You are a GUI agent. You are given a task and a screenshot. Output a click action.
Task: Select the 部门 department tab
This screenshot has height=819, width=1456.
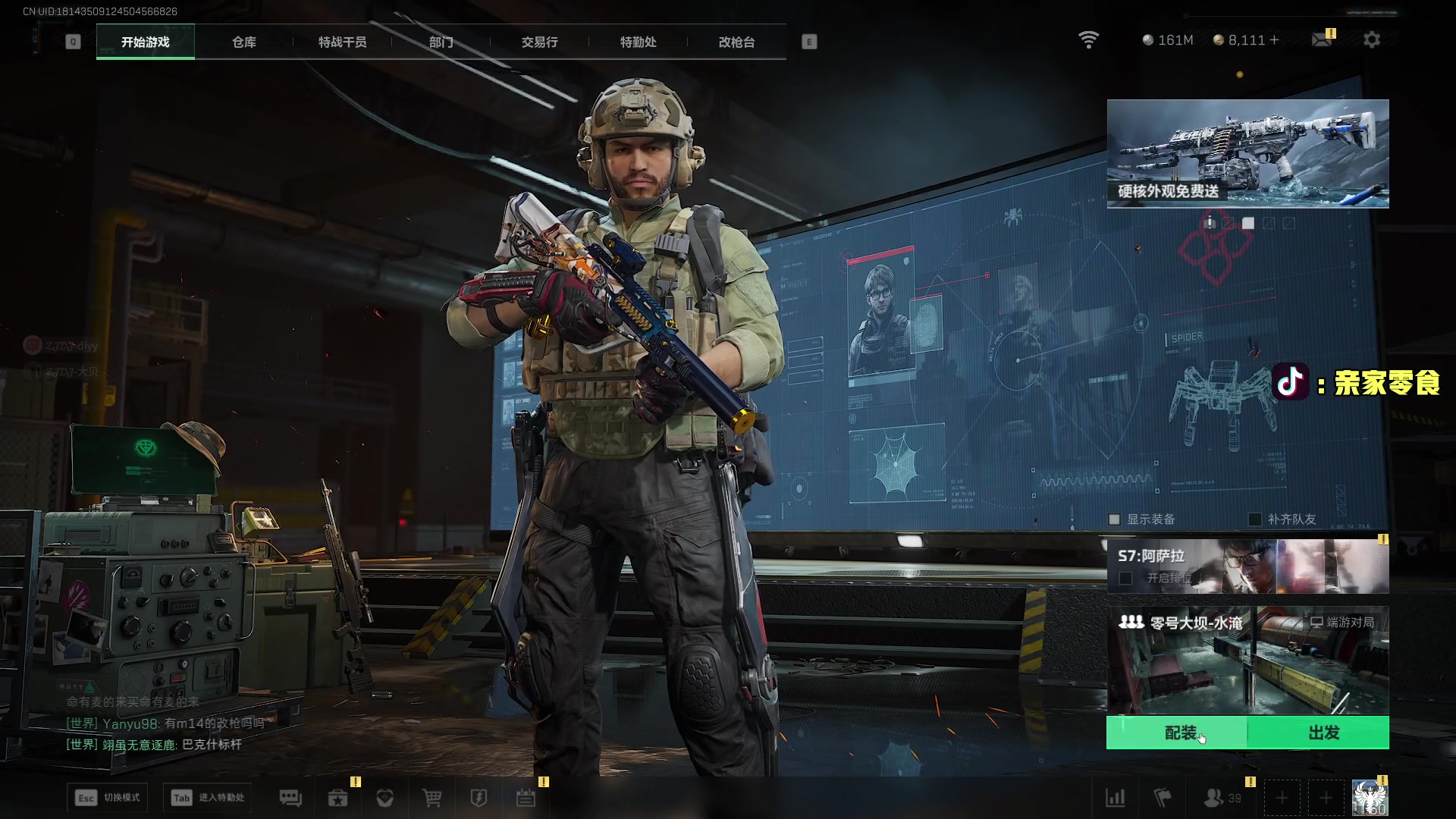[x=441, y=42]
